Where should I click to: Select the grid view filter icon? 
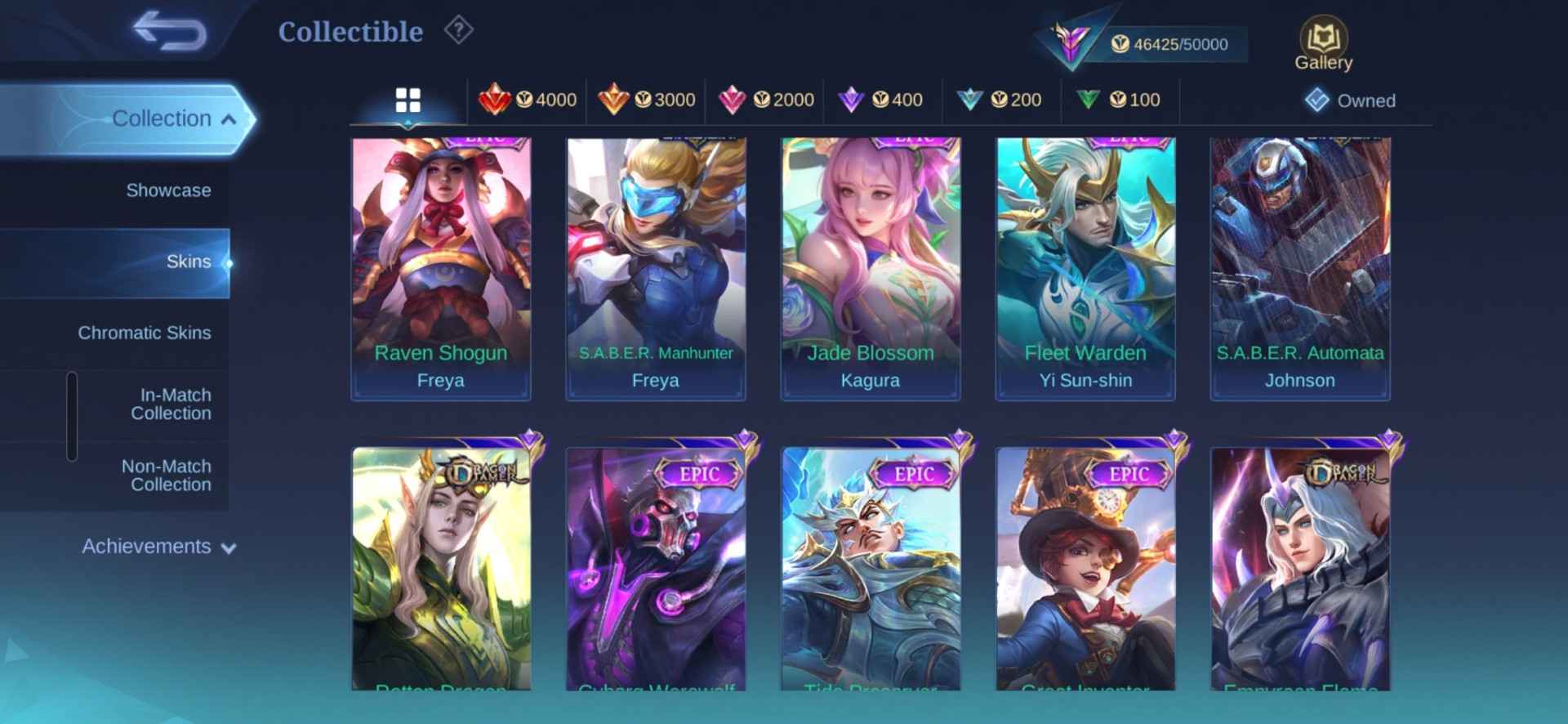(x=408, y=100)
